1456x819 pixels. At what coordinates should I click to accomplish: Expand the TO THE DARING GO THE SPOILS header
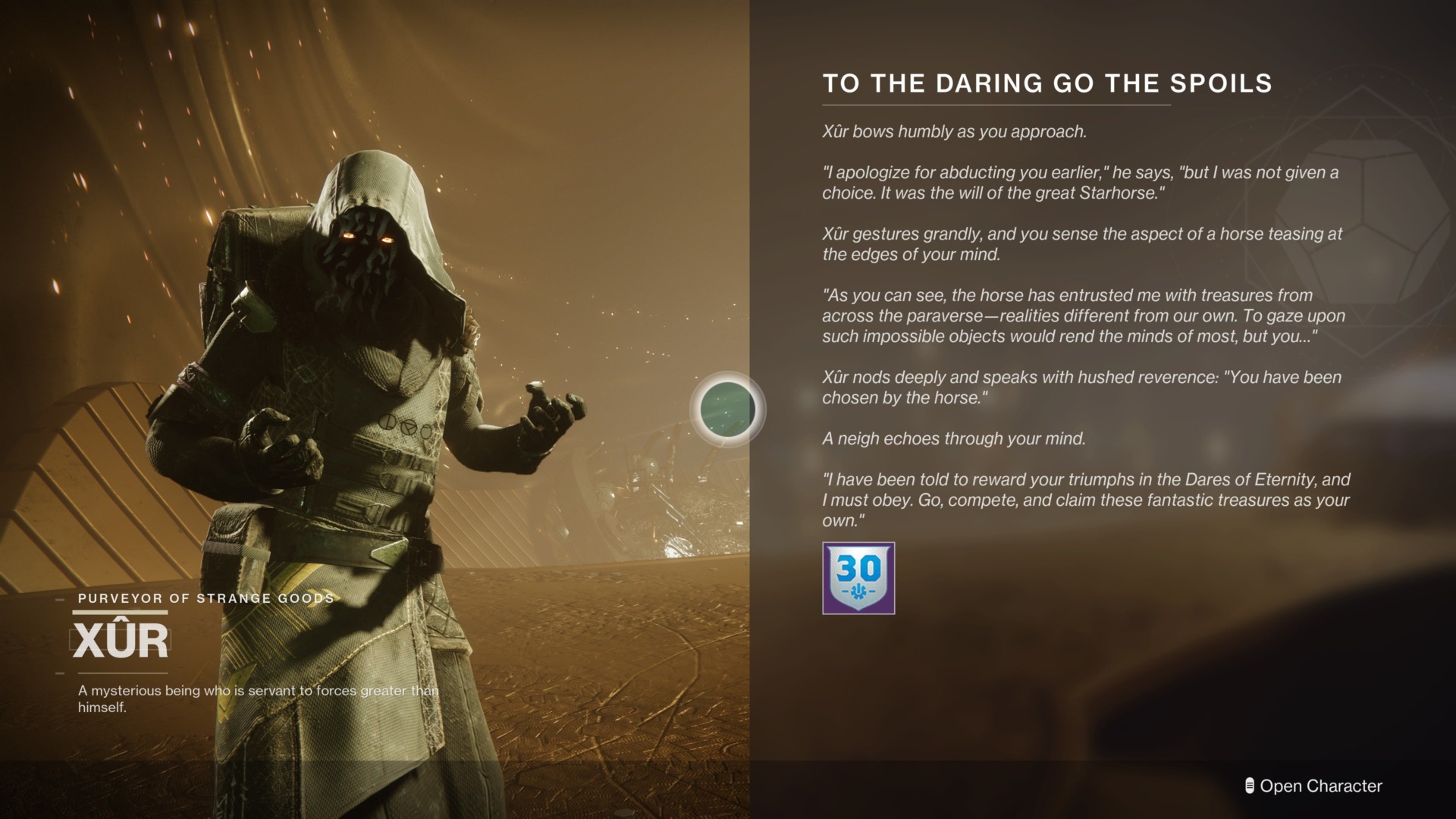(1046, 83)
